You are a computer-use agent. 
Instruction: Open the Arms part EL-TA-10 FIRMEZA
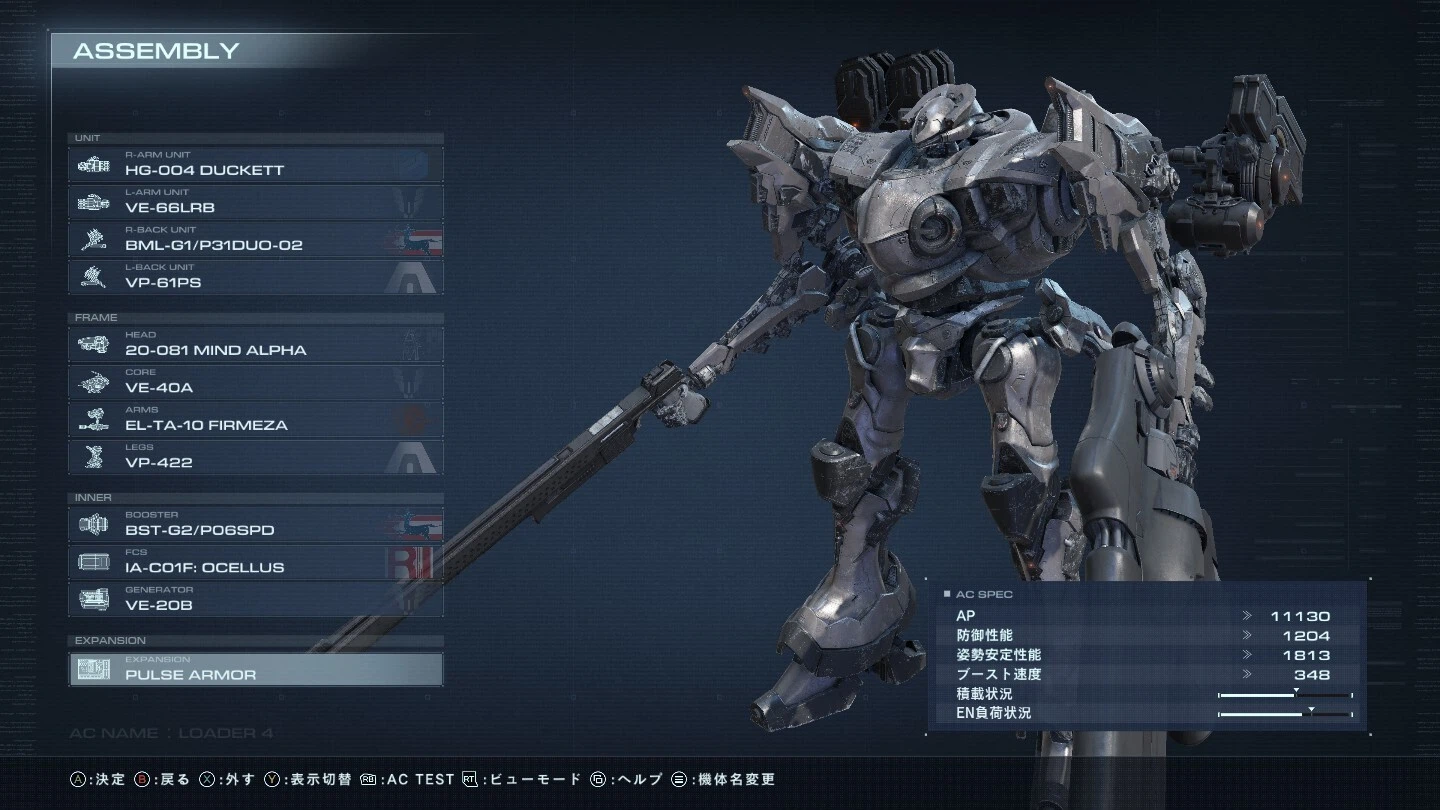256,420
